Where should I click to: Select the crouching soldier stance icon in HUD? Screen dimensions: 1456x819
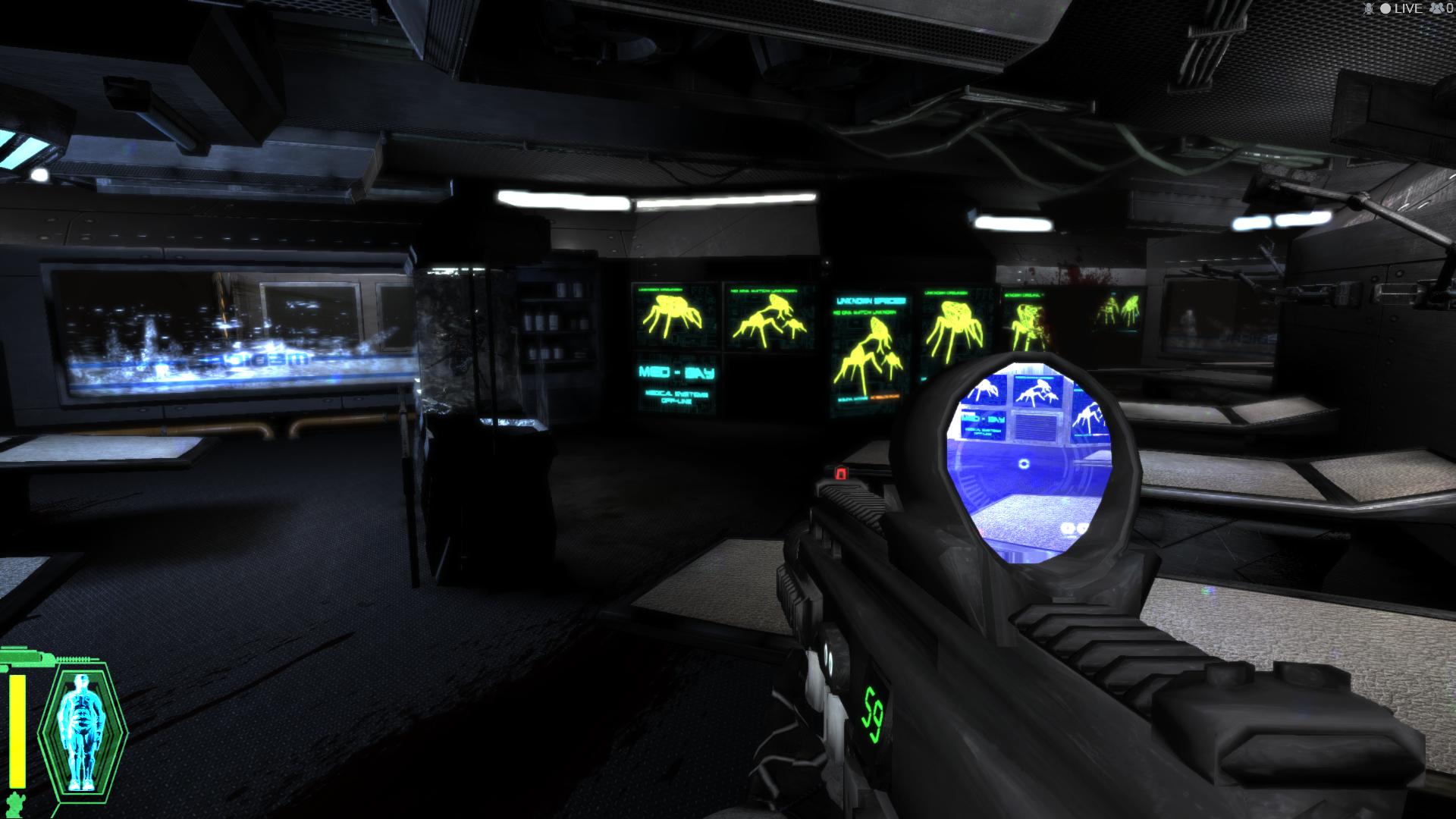tap(15, 802)
